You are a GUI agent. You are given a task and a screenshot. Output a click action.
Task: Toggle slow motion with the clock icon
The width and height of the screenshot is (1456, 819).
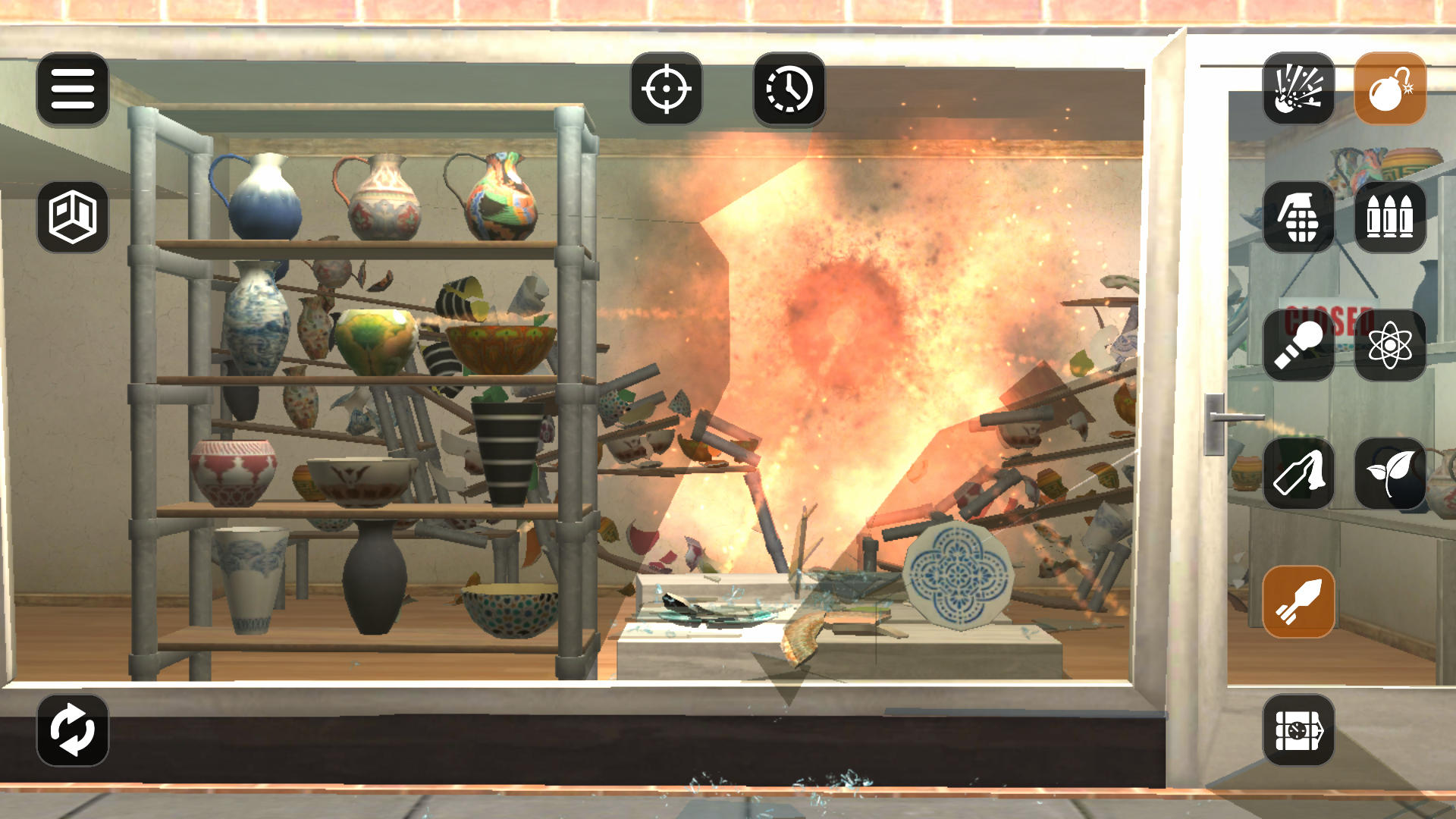tap(789, 89)
